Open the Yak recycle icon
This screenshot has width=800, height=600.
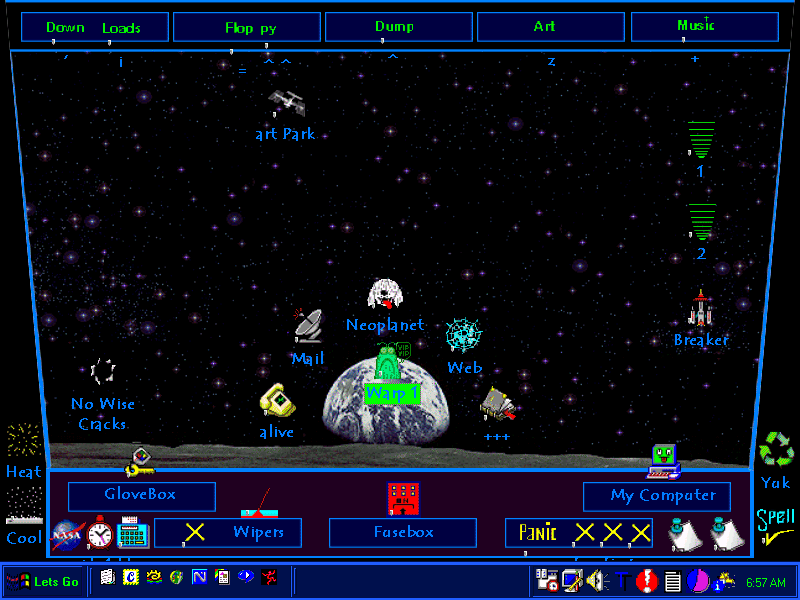tap(775, 450)
